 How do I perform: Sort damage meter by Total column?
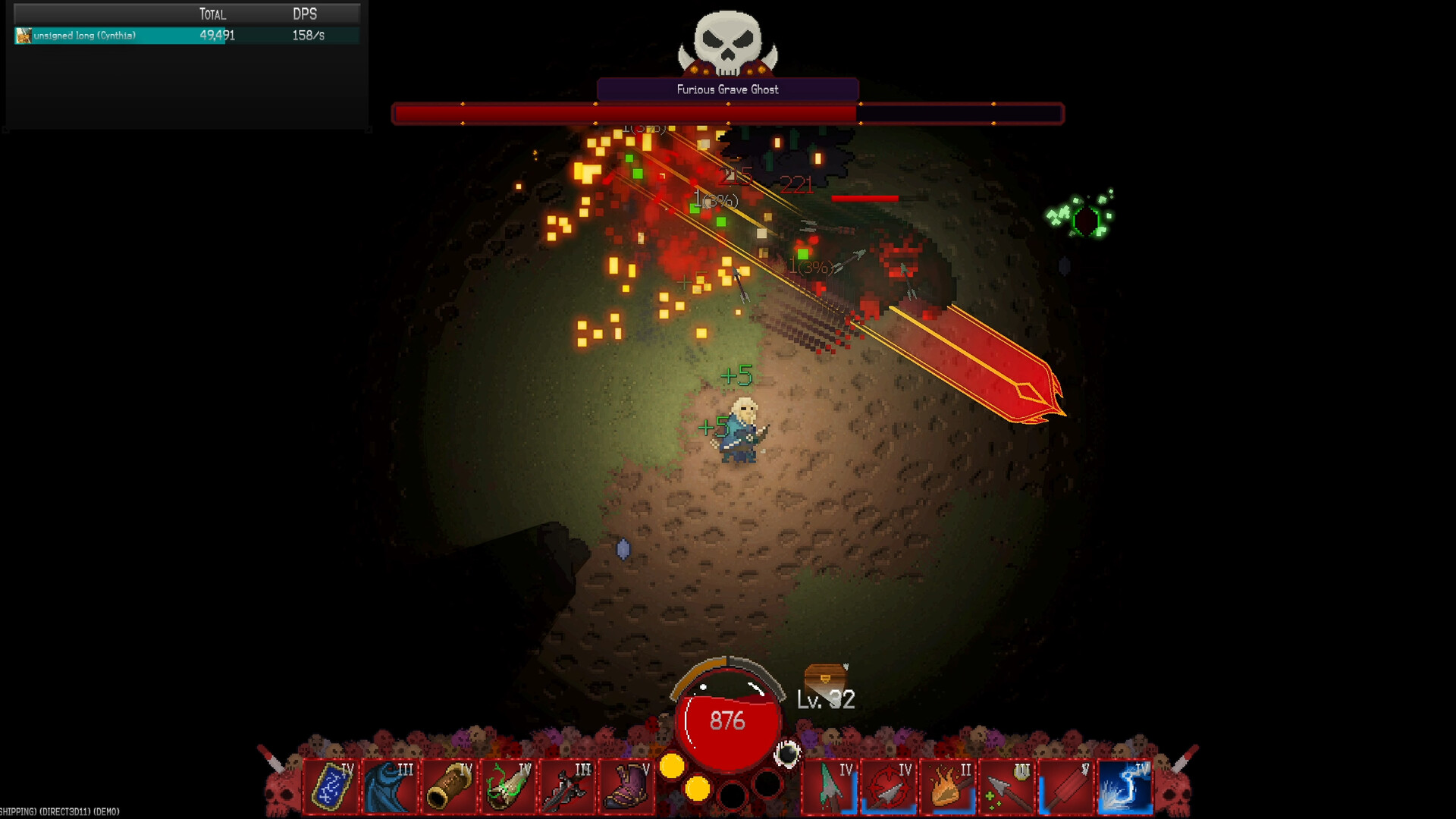212,14
